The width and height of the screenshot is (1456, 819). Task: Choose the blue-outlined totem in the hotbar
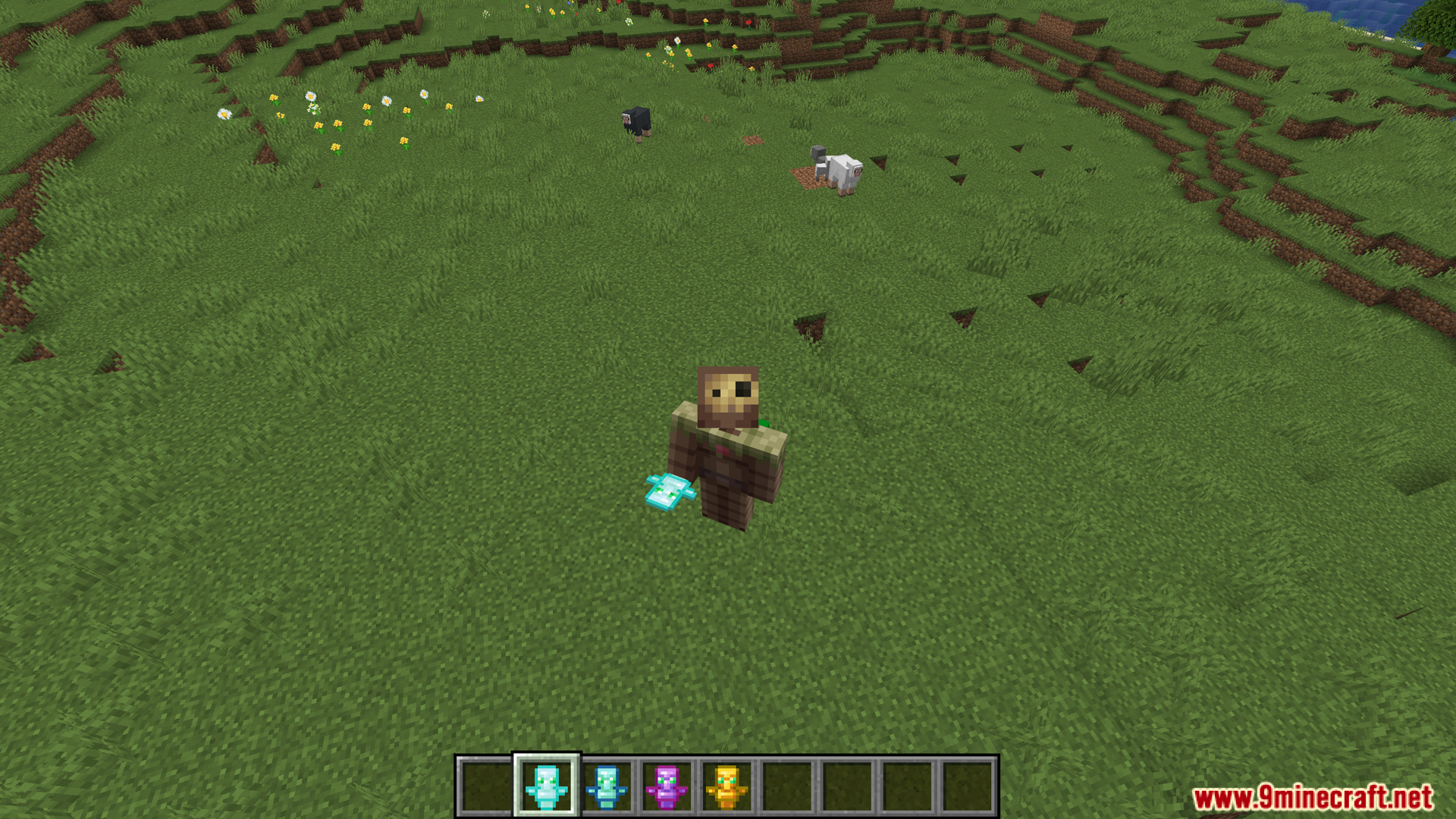tap(607, 786)
